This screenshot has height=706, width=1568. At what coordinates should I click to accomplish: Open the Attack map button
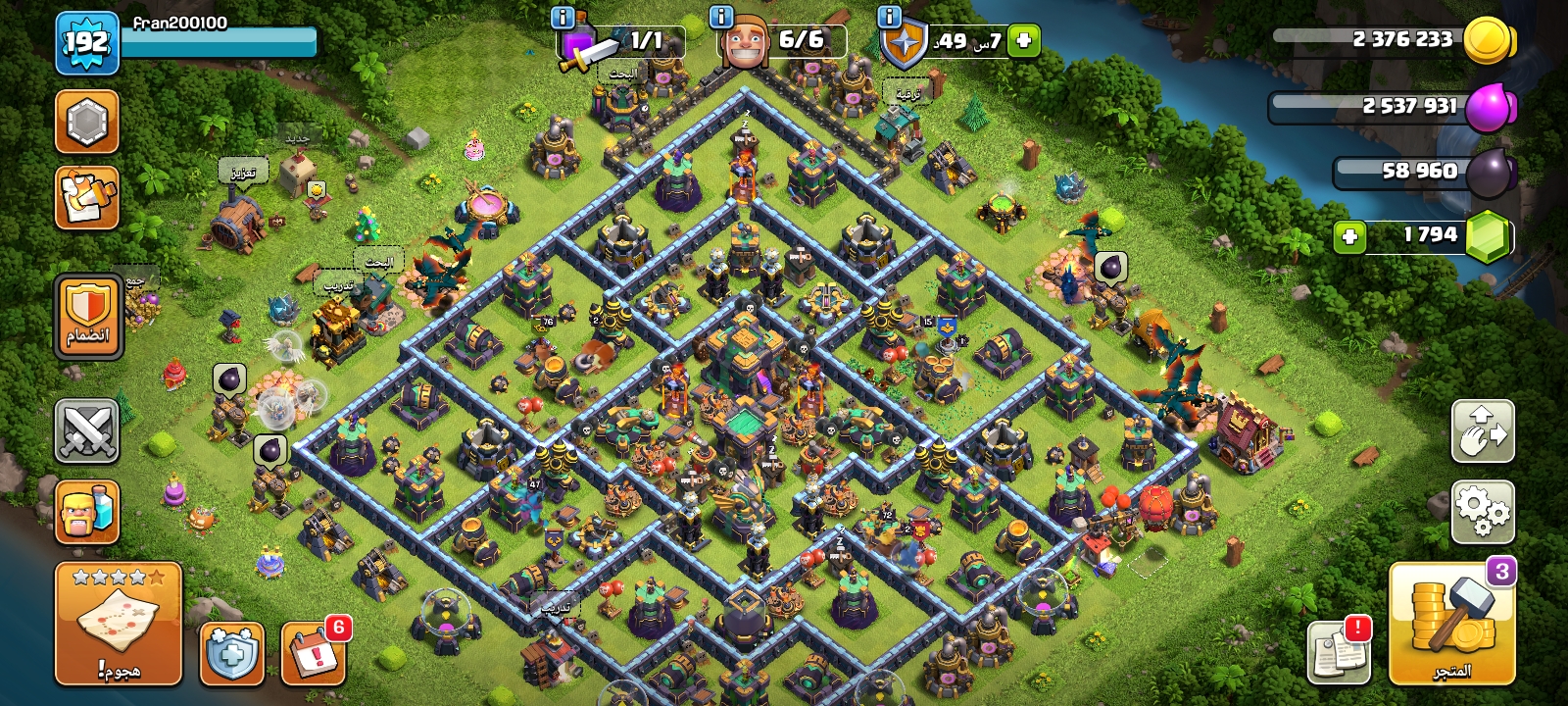(118, 624)
